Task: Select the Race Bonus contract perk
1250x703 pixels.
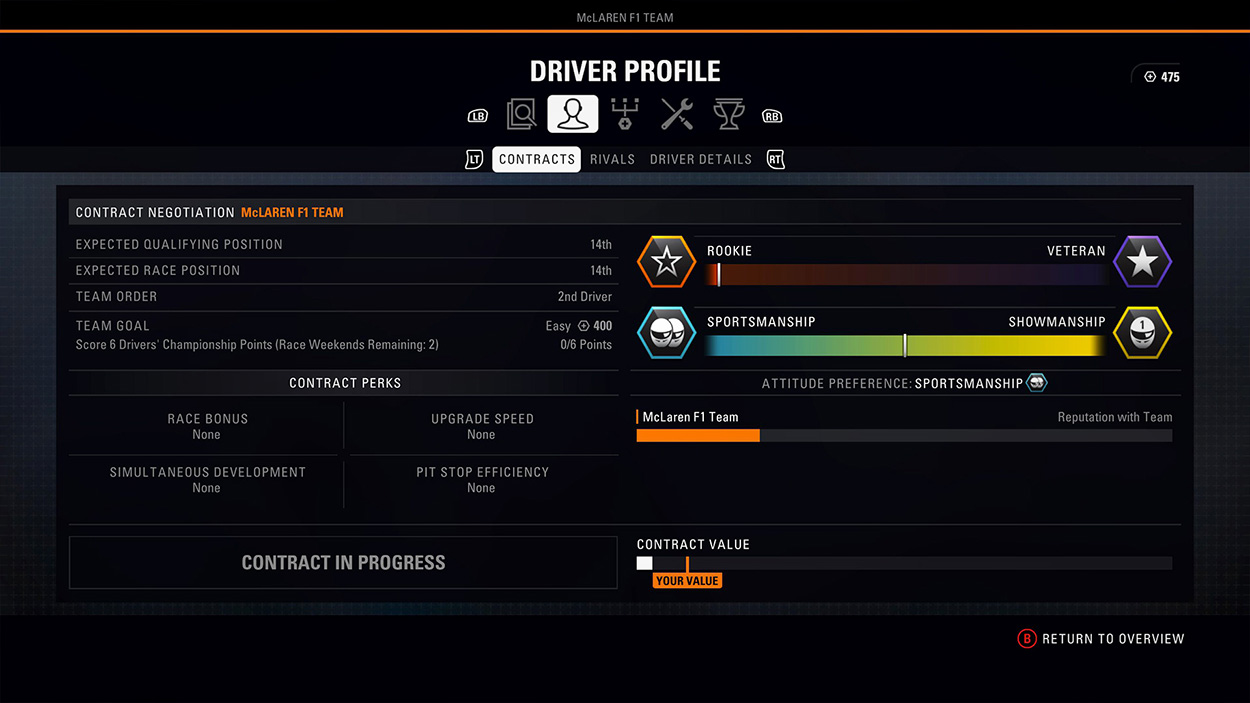Action: point(207,426)
